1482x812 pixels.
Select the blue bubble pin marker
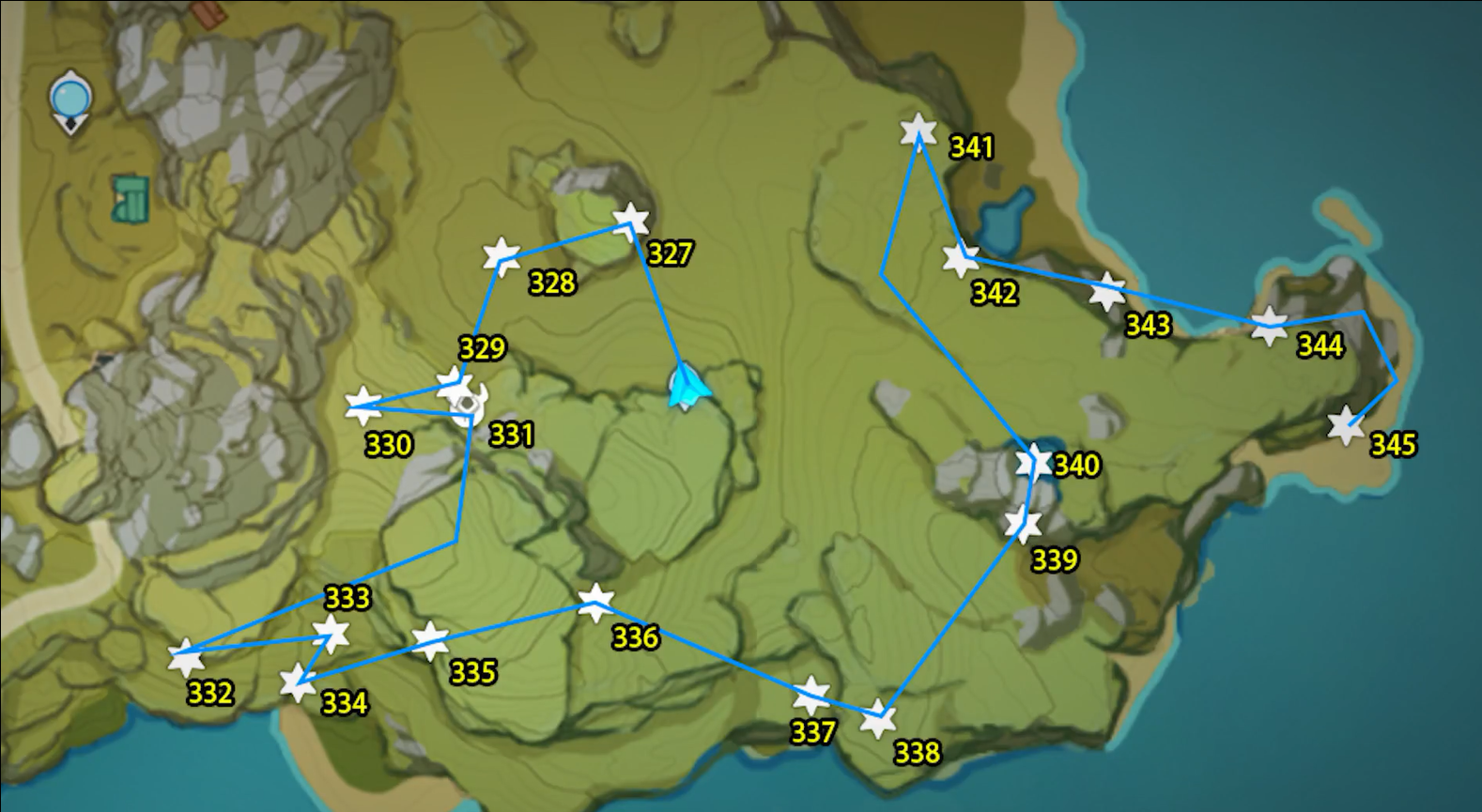(70, 99)
